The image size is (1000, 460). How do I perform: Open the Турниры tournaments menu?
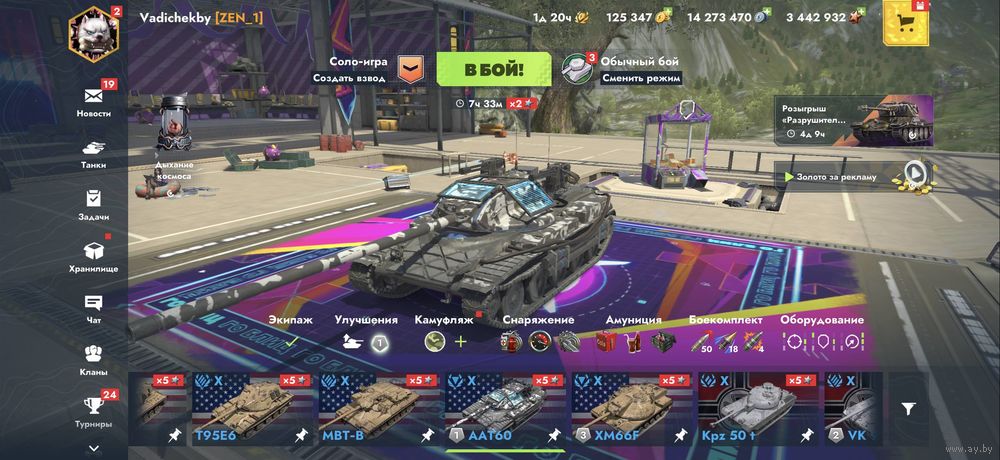tap(94, 410)
